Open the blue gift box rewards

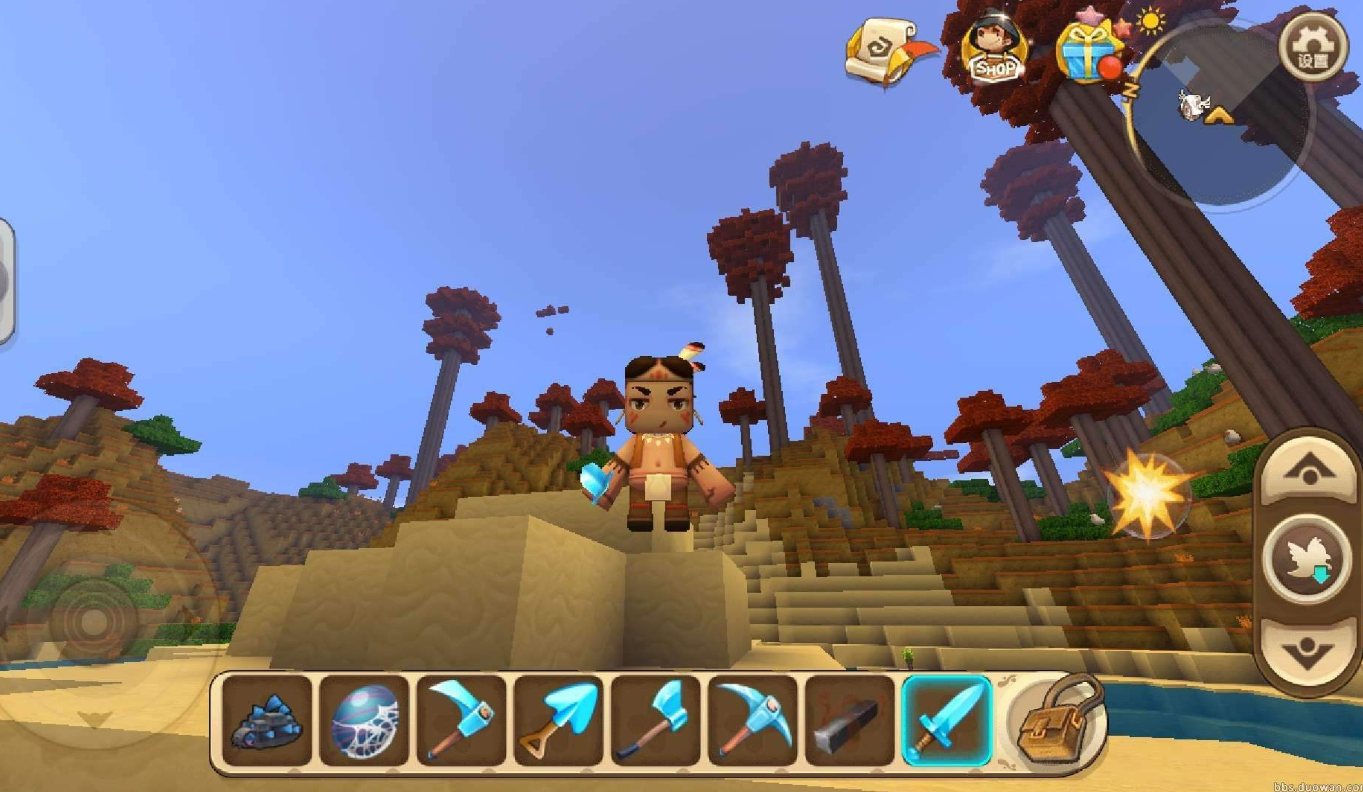point(1088,51)
